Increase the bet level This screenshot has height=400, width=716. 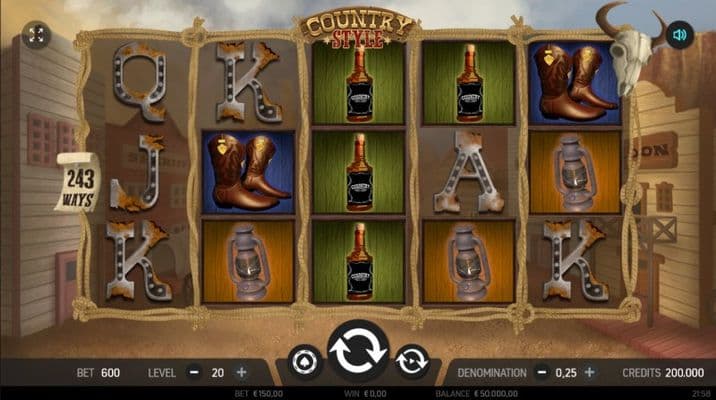point(241,373)
